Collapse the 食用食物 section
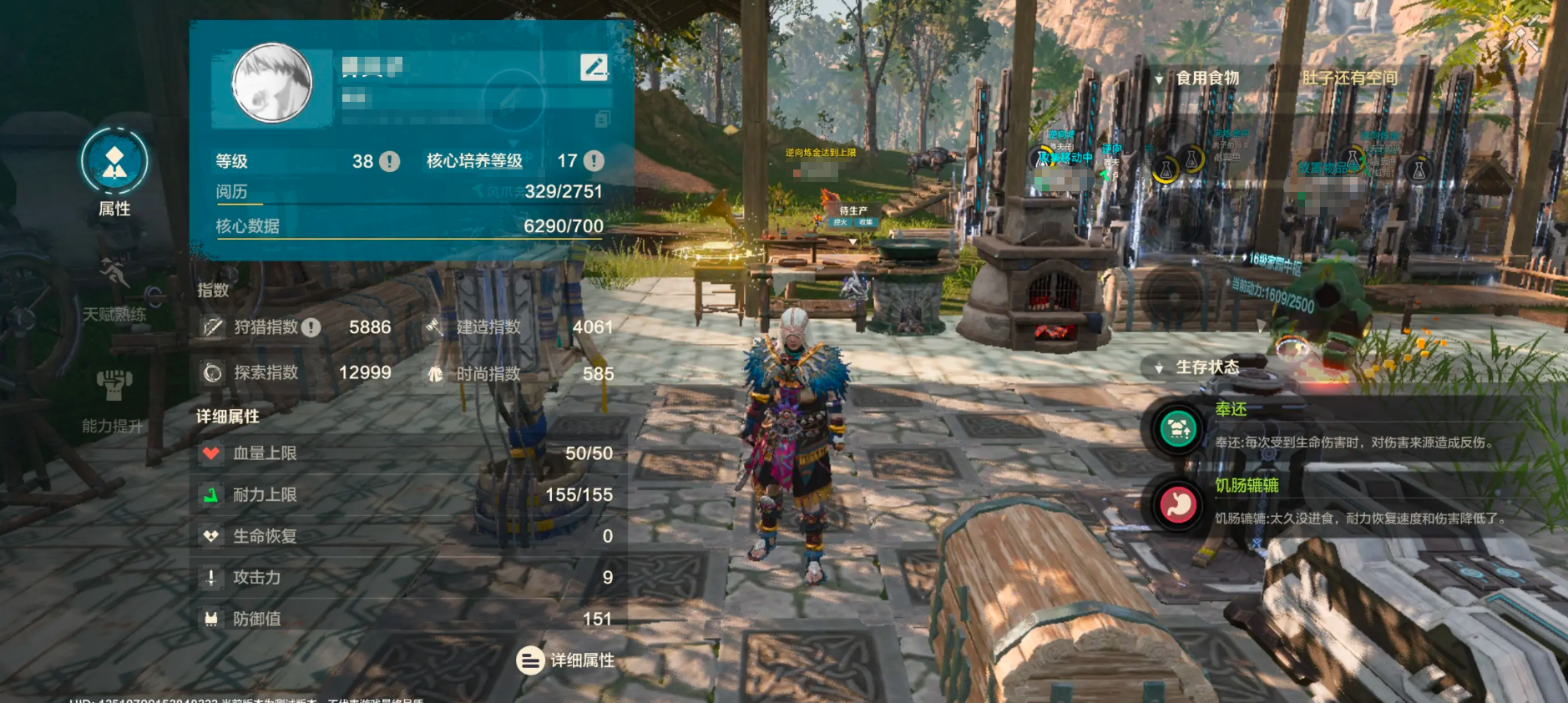The height and width of the screenshot is (703, 1568). (x=1159, y=78)
